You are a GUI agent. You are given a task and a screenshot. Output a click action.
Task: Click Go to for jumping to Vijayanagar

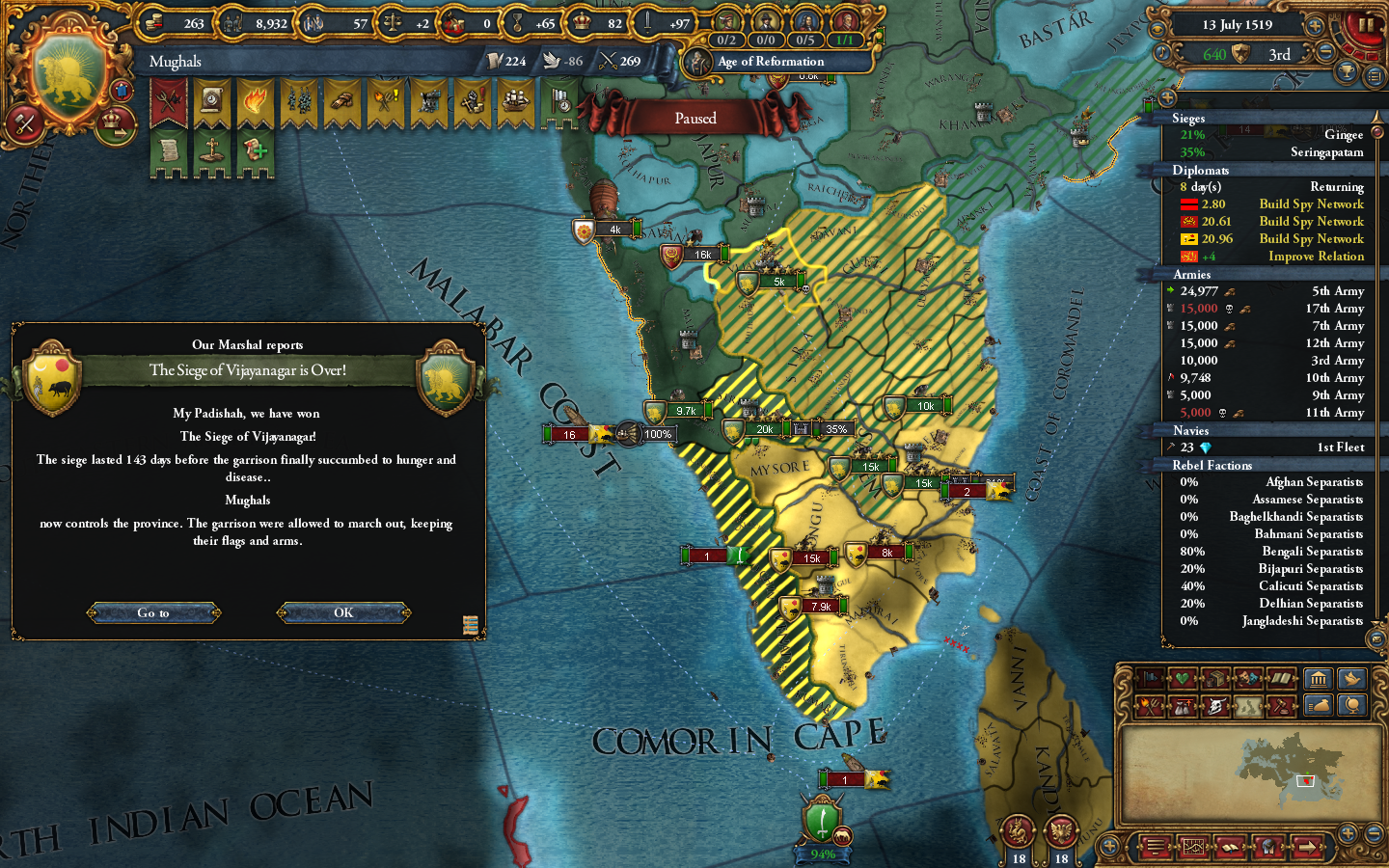pyautogui.click(x=153, y=612)
